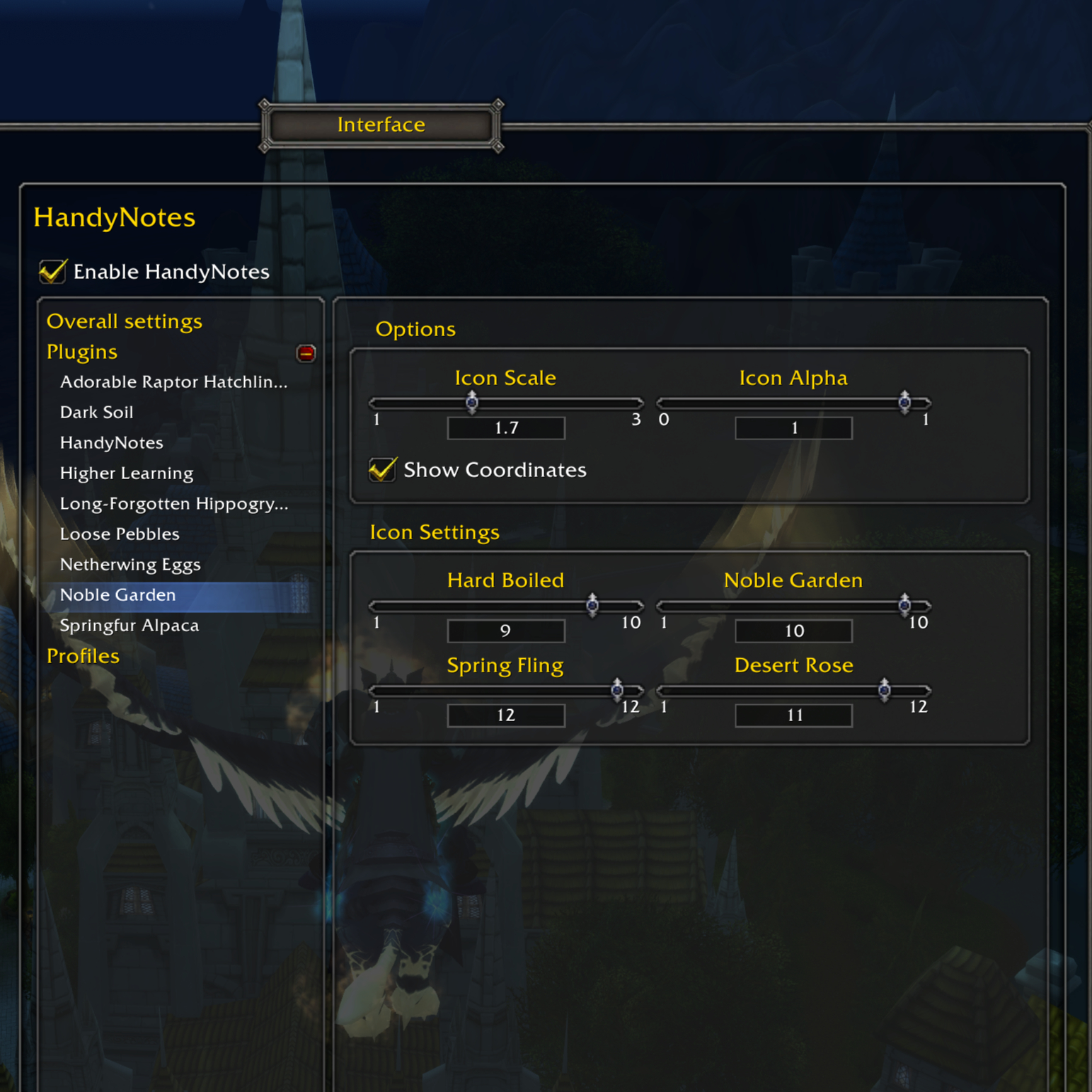Click the Noble Garden icon value box
This screenshot has width=1092, height=1092.
[793, 631]
